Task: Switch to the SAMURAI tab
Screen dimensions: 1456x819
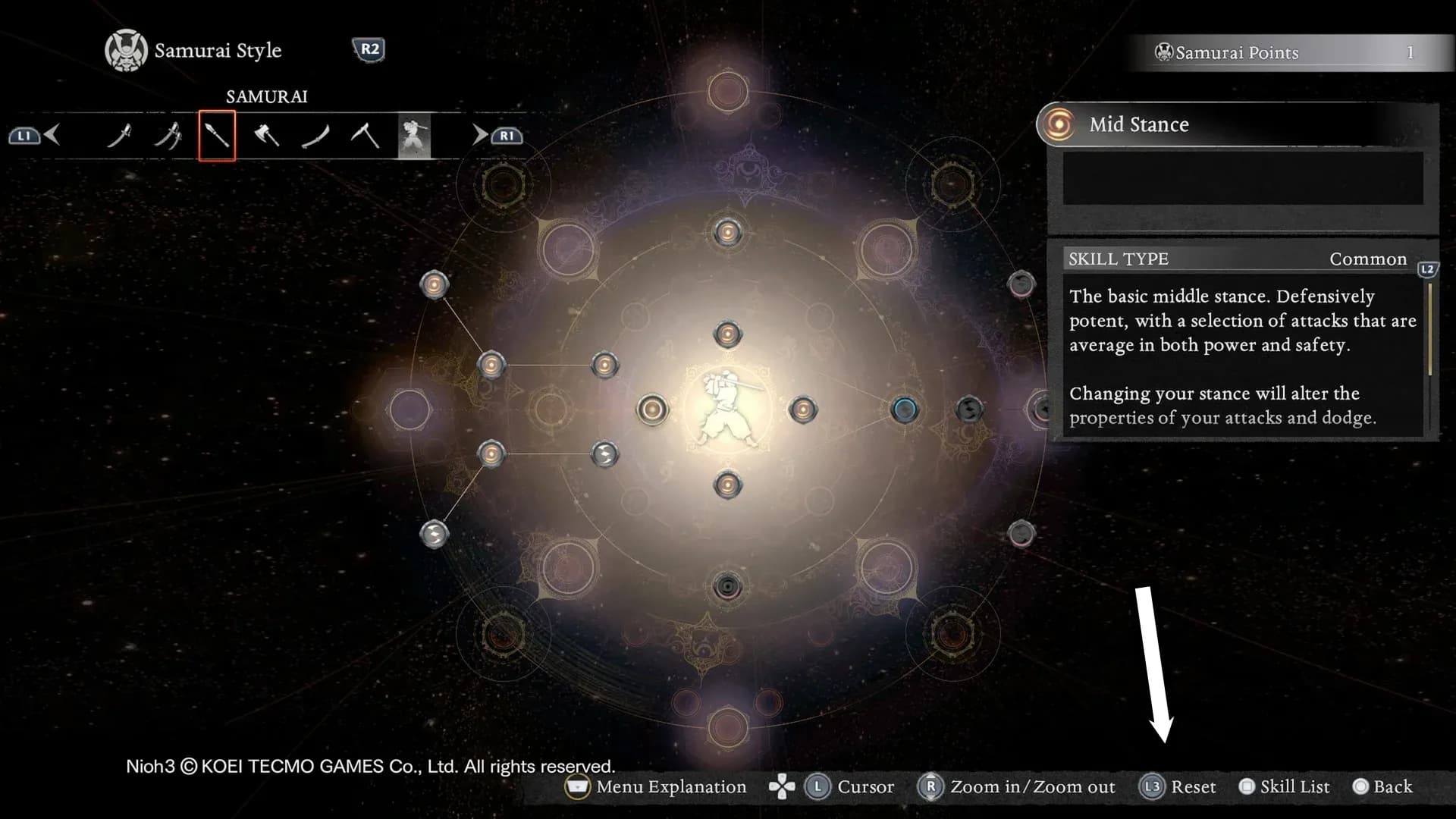Action: coord(267,96)
